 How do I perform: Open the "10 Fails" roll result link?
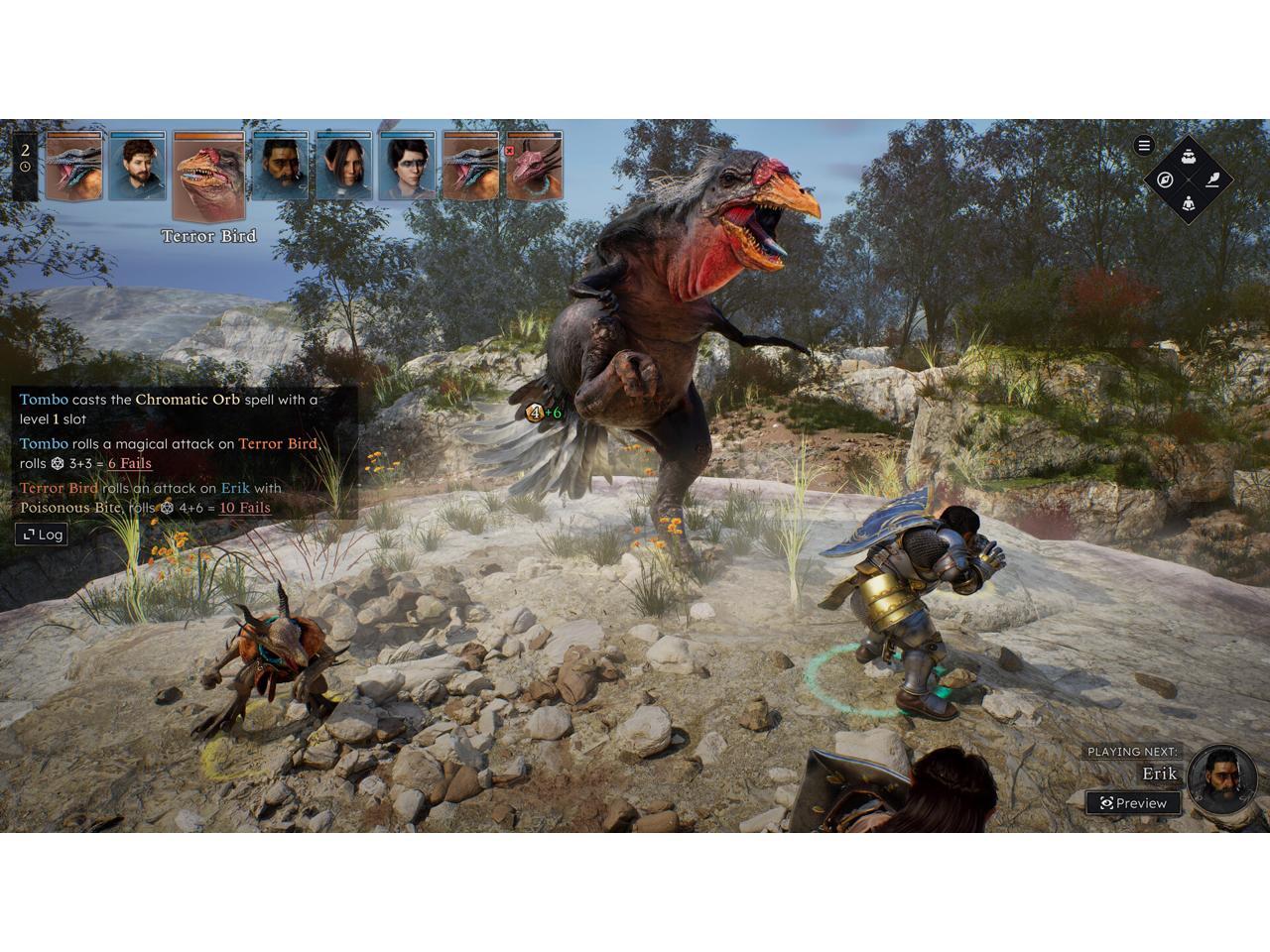244,508
